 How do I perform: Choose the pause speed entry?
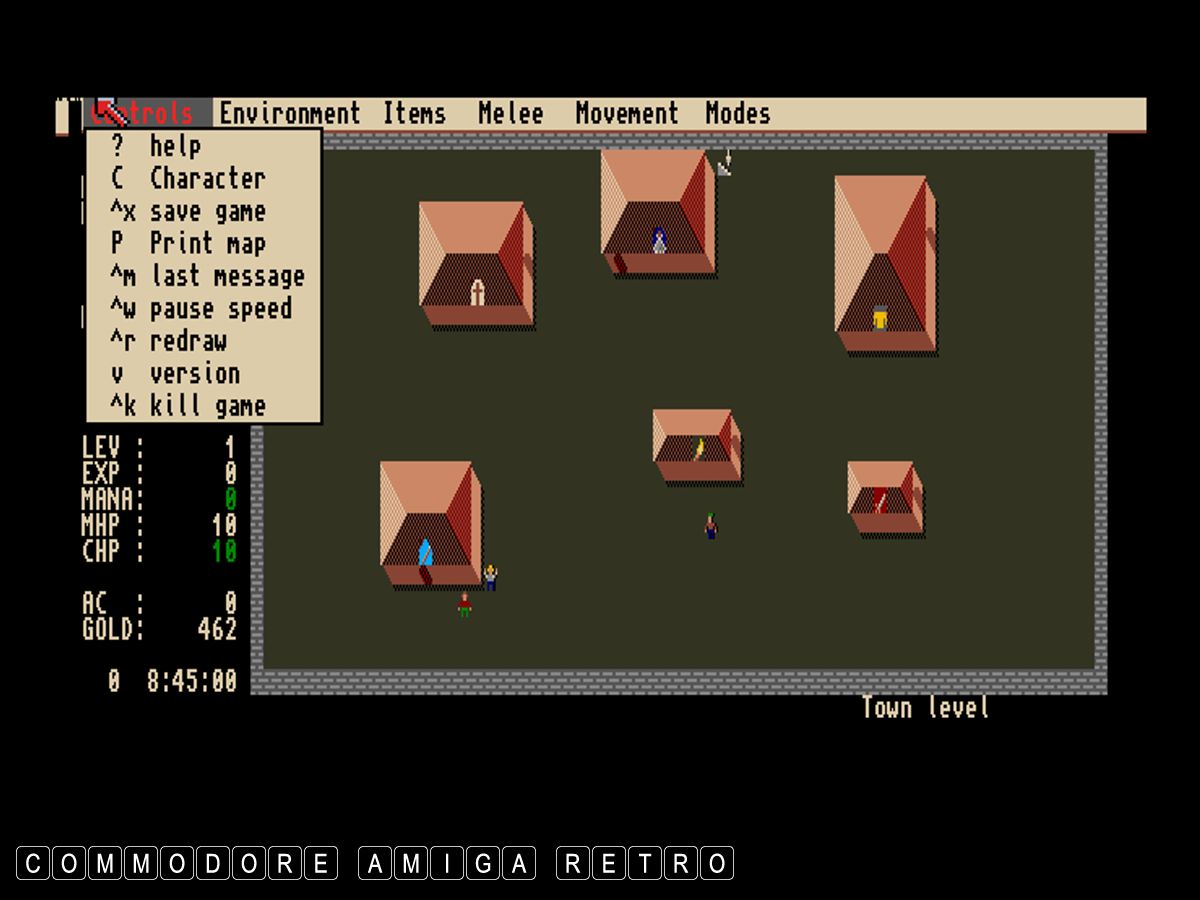[x=220, y=309]
